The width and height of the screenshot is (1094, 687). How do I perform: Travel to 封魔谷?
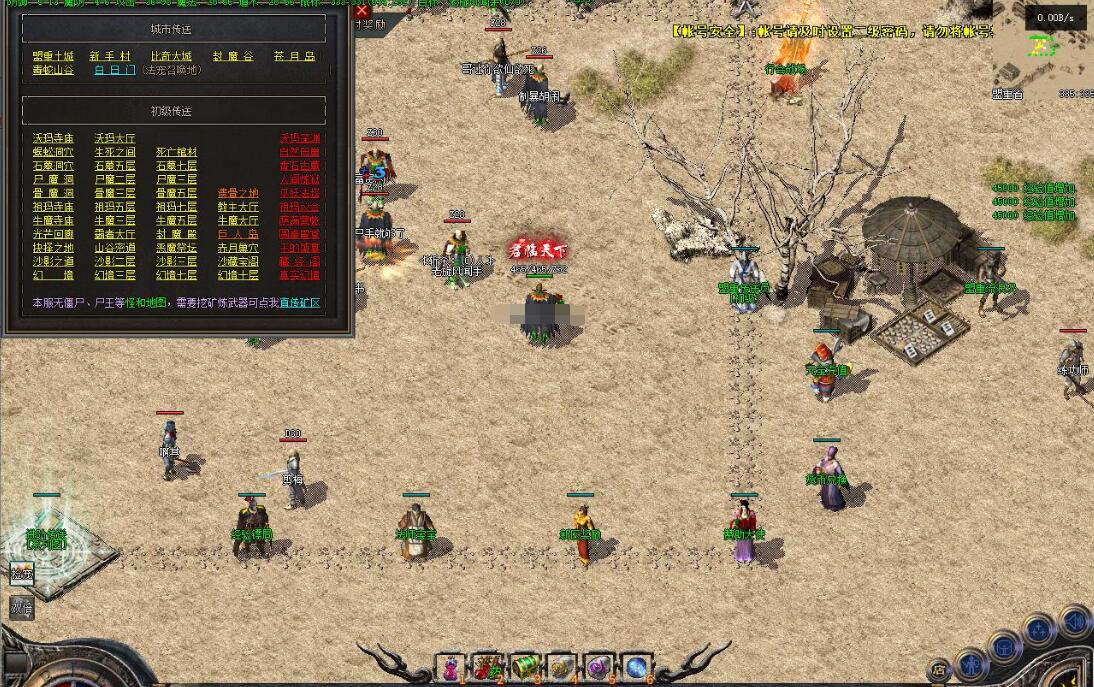(x=233, y=56)
